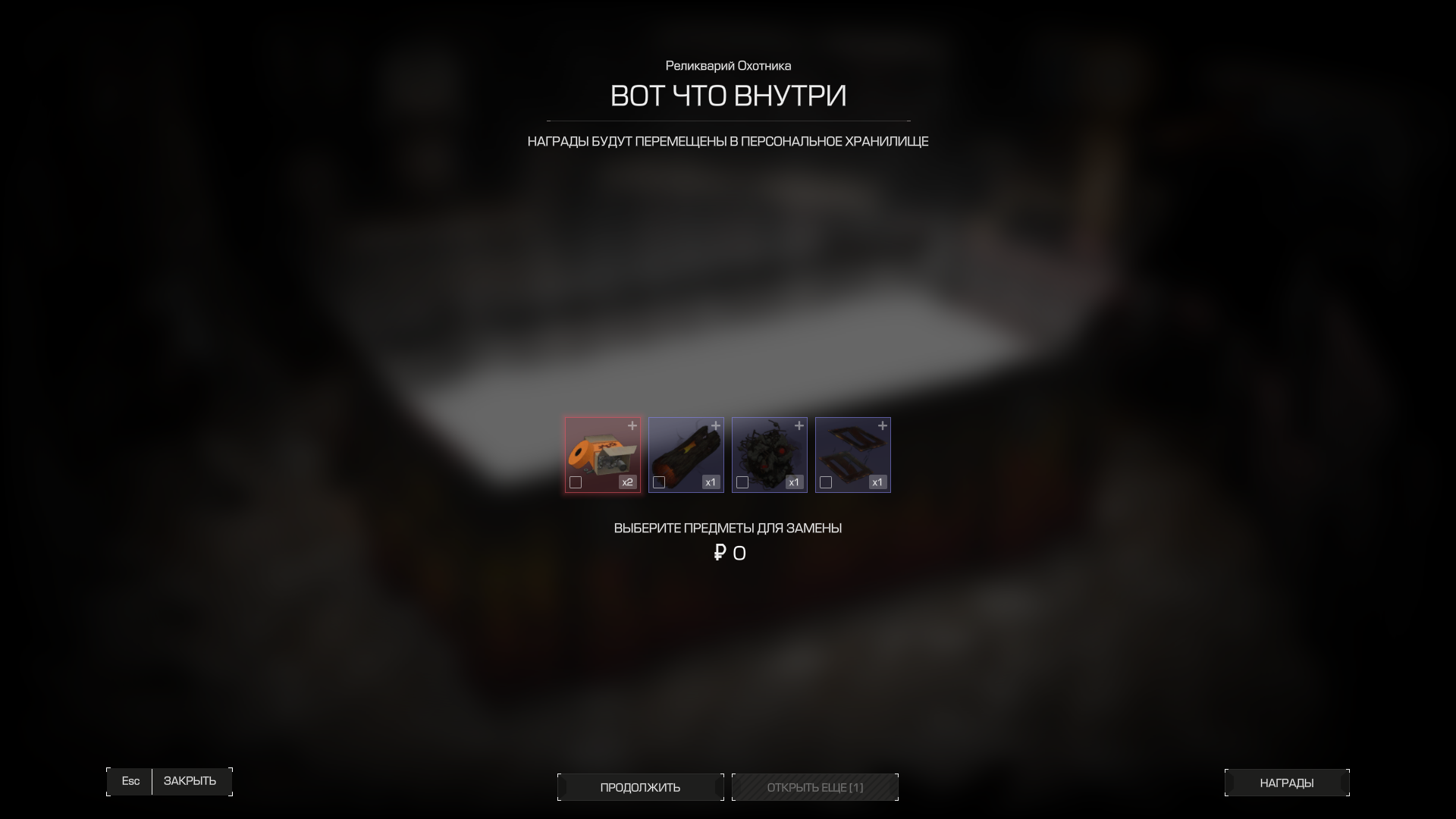Click the plus icon on the burnt log card

coord(717,426)
